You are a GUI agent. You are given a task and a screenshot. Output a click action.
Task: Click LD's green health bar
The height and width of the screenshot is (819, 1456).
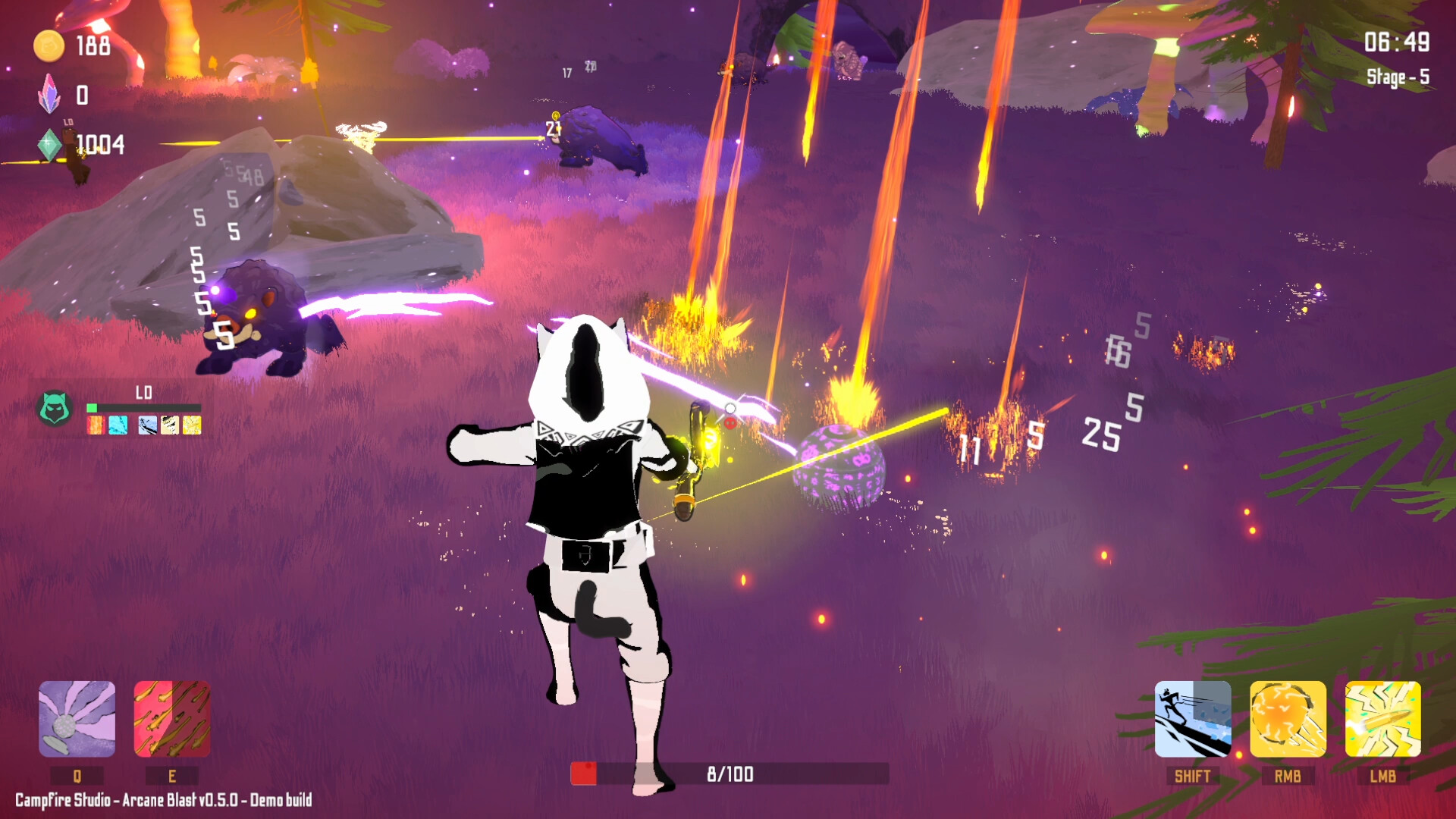[94, 406]
